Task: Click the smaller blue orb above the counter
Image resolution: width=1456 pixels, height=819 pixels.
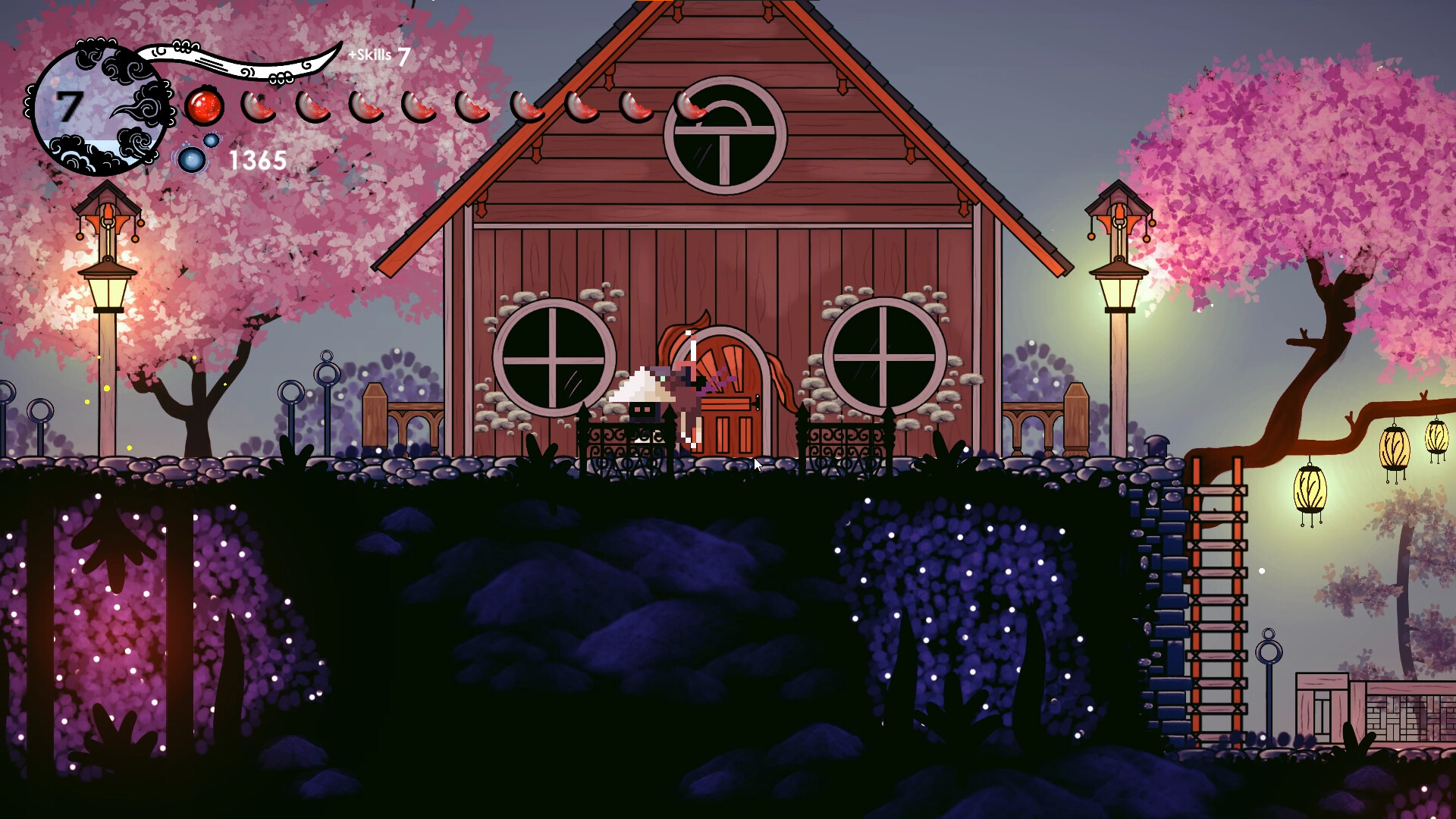Action: tap(210, 140)
